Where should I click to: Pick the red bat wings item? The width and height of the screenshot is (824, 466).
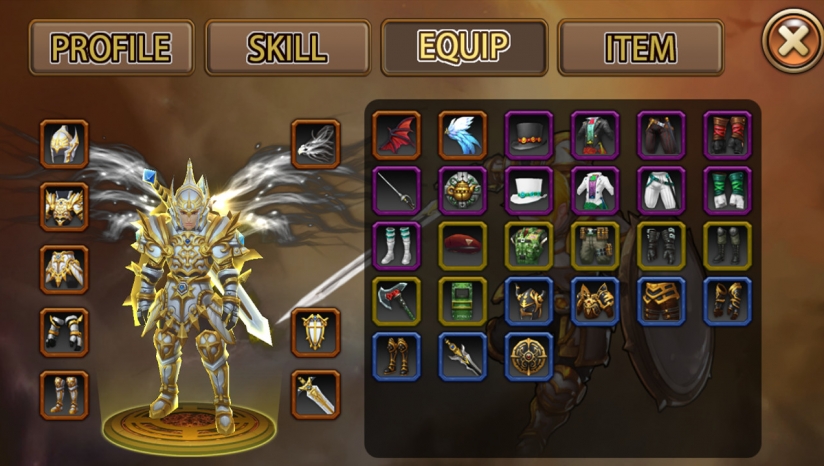(396, 135)
